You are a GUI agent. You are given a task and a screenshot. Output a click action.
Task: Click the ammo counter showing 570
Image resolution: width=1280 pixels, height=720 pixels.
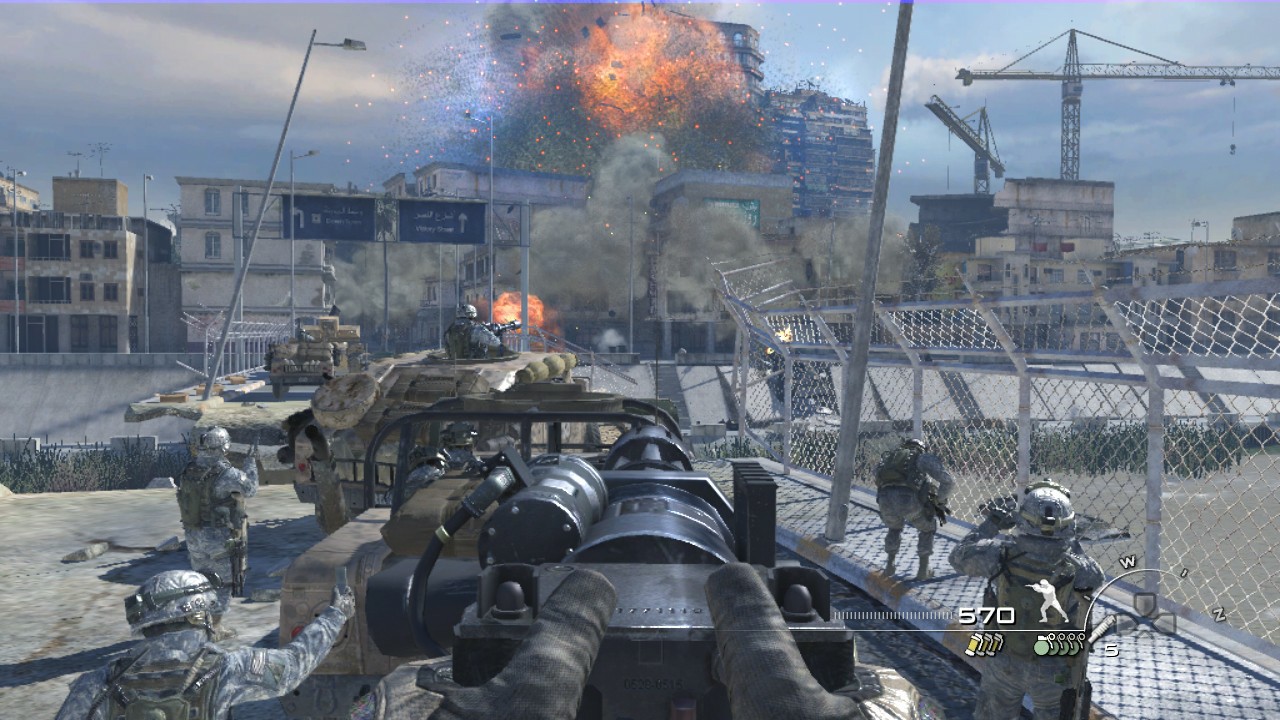(985, 614)
